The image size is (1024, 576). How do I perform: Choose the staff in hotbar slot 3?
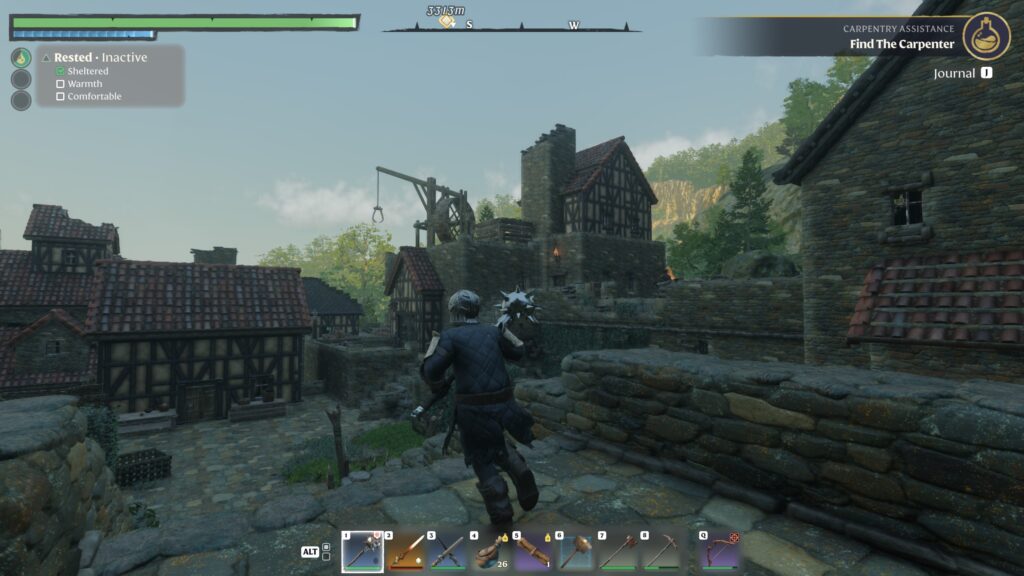448,551
